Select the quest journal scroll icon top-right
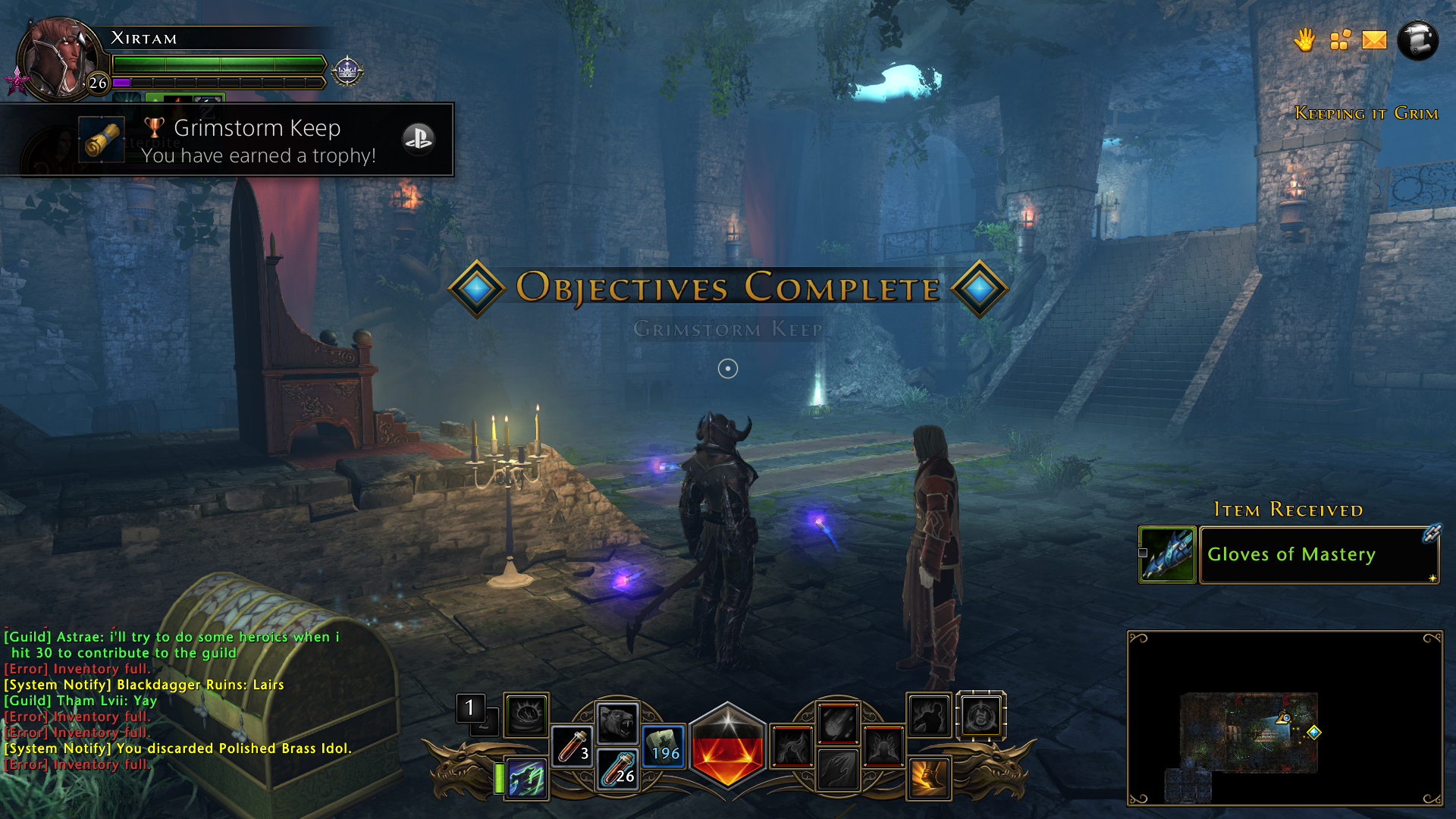The width and height of the screenshot is (1456, 819). tap(1417, 41)
